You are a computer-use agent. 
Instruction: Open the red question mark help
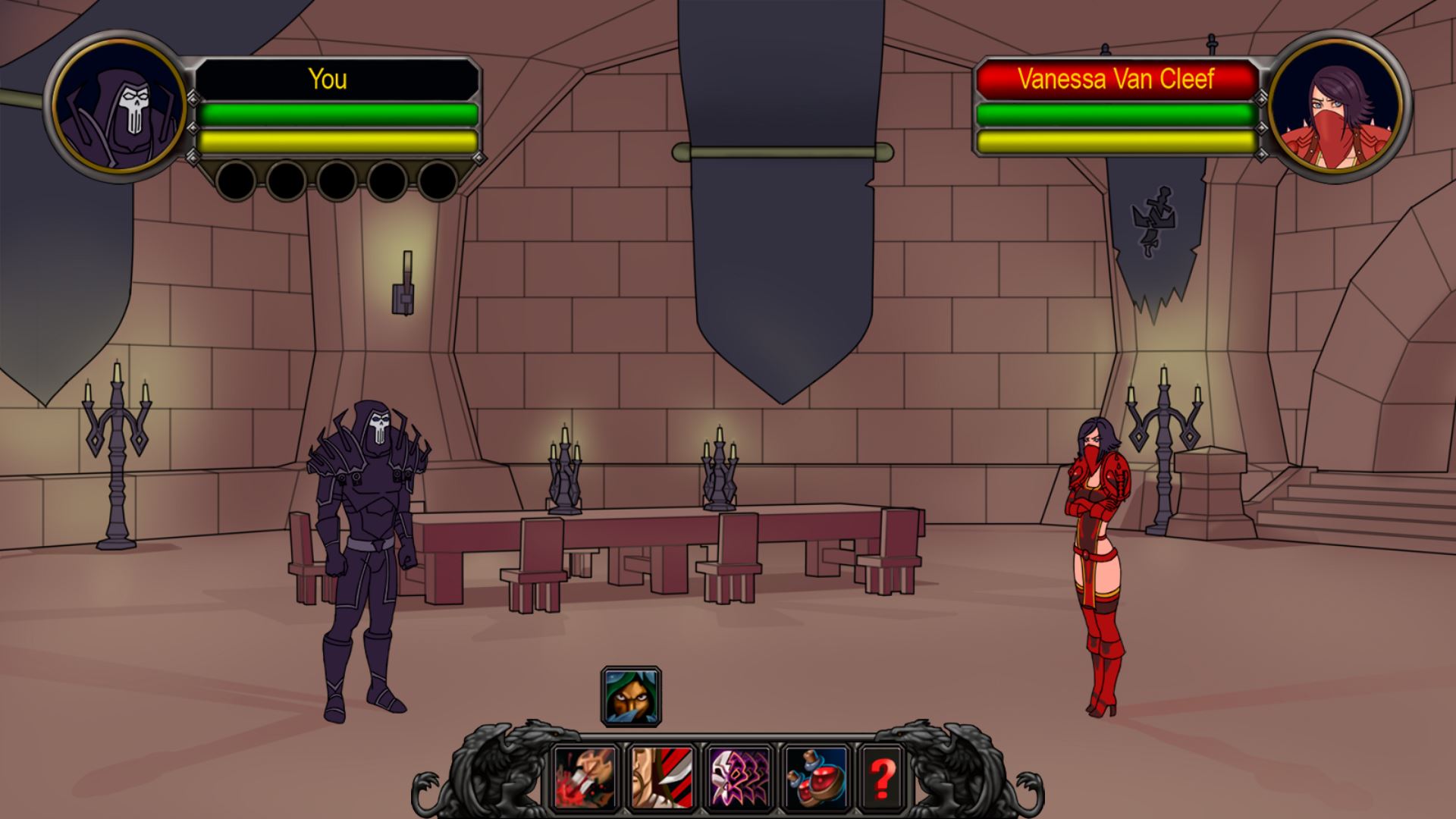[883, 777]
